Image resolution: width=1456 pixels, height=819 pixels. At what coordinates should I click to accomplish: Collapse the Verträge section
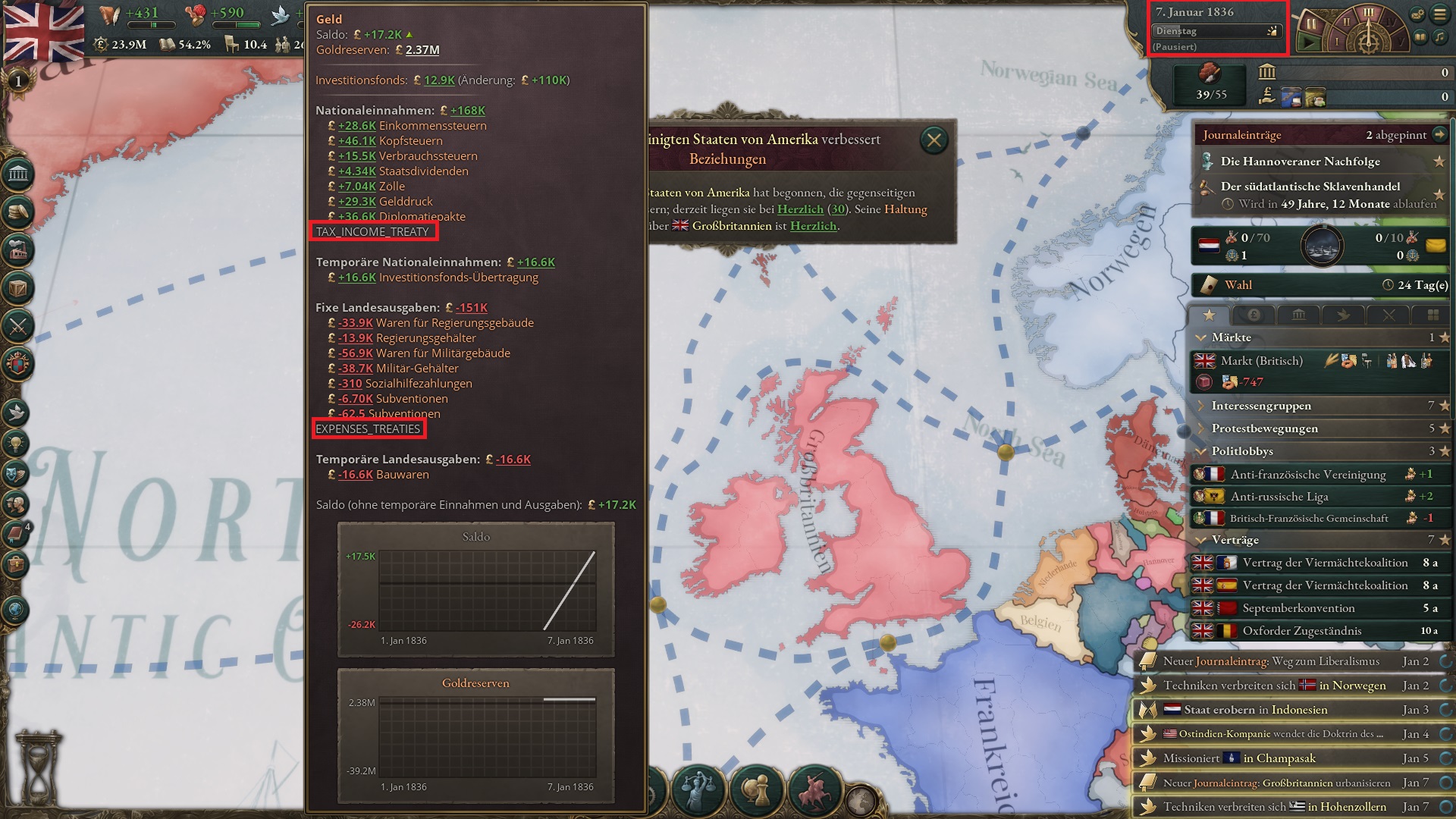pyautogui.click(x=1203, y=539)
